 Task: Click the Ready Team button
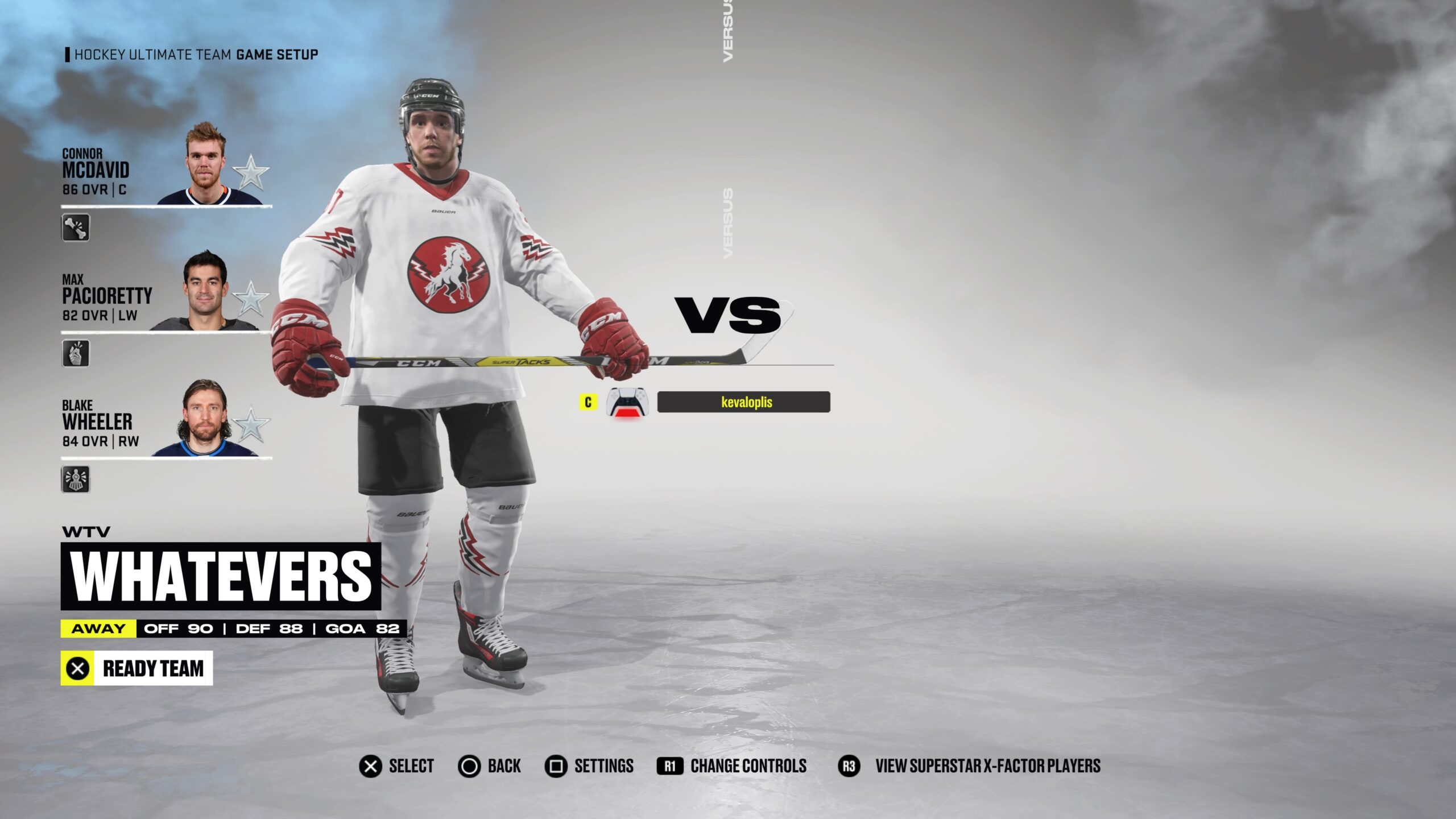[136, 668]
